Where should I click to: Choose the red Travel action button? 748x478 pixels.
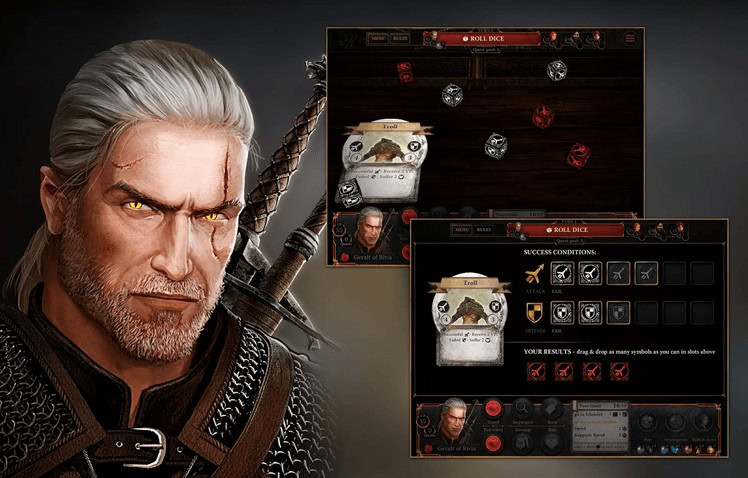(492, 408)
